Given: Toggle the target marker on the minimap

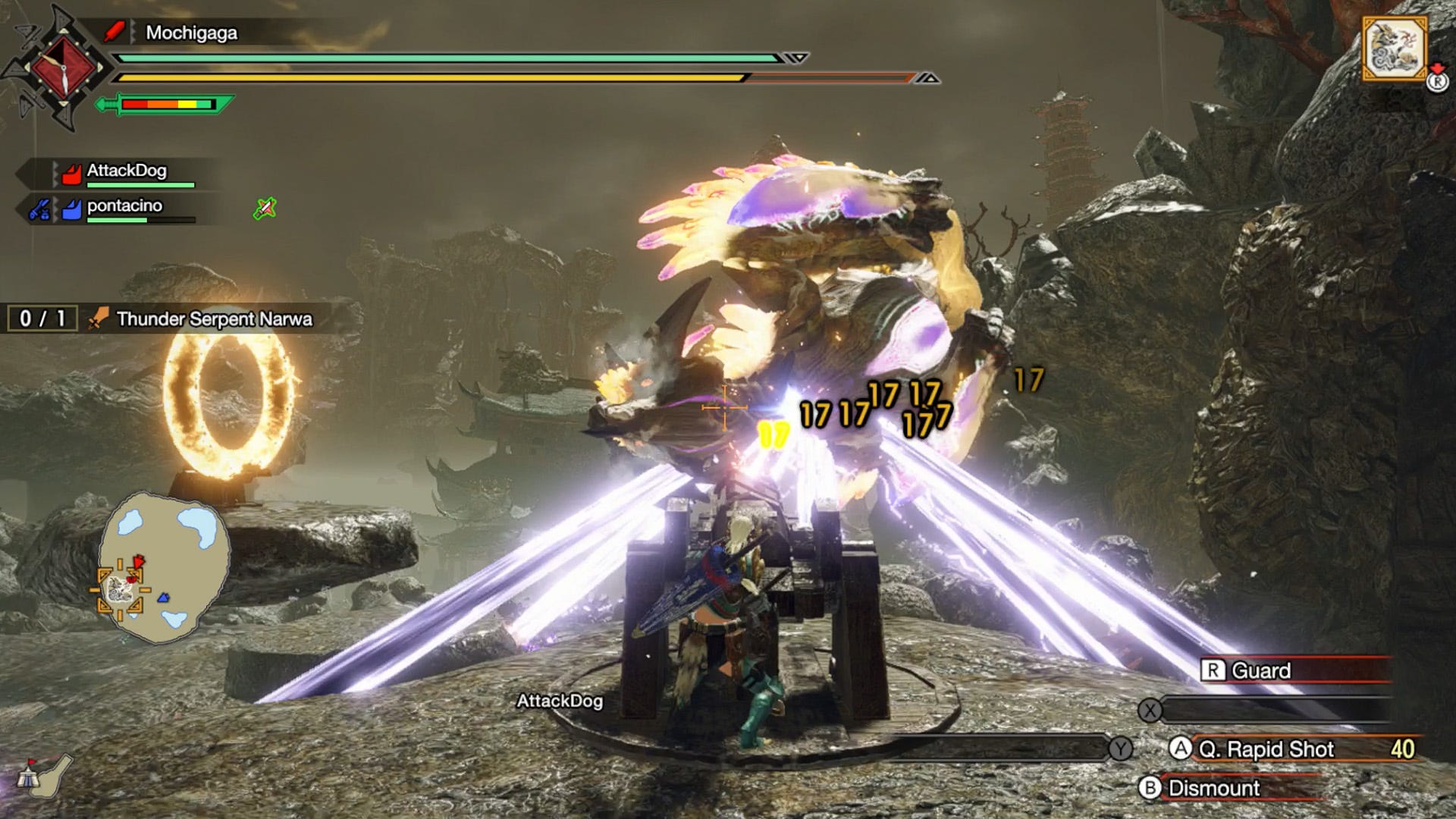Looking at the screenshot, I should click(x=120, y=590).
